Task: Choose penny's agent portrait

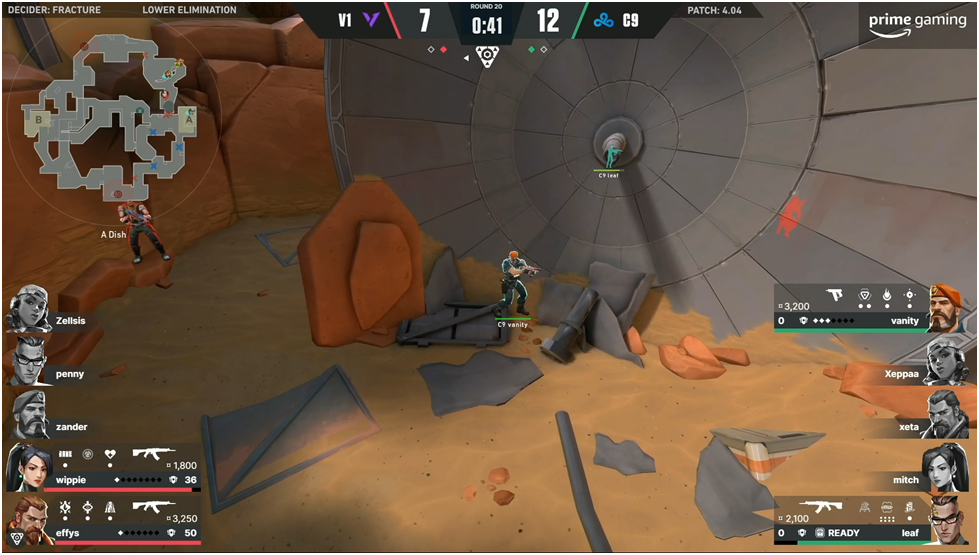Action: 28,361
